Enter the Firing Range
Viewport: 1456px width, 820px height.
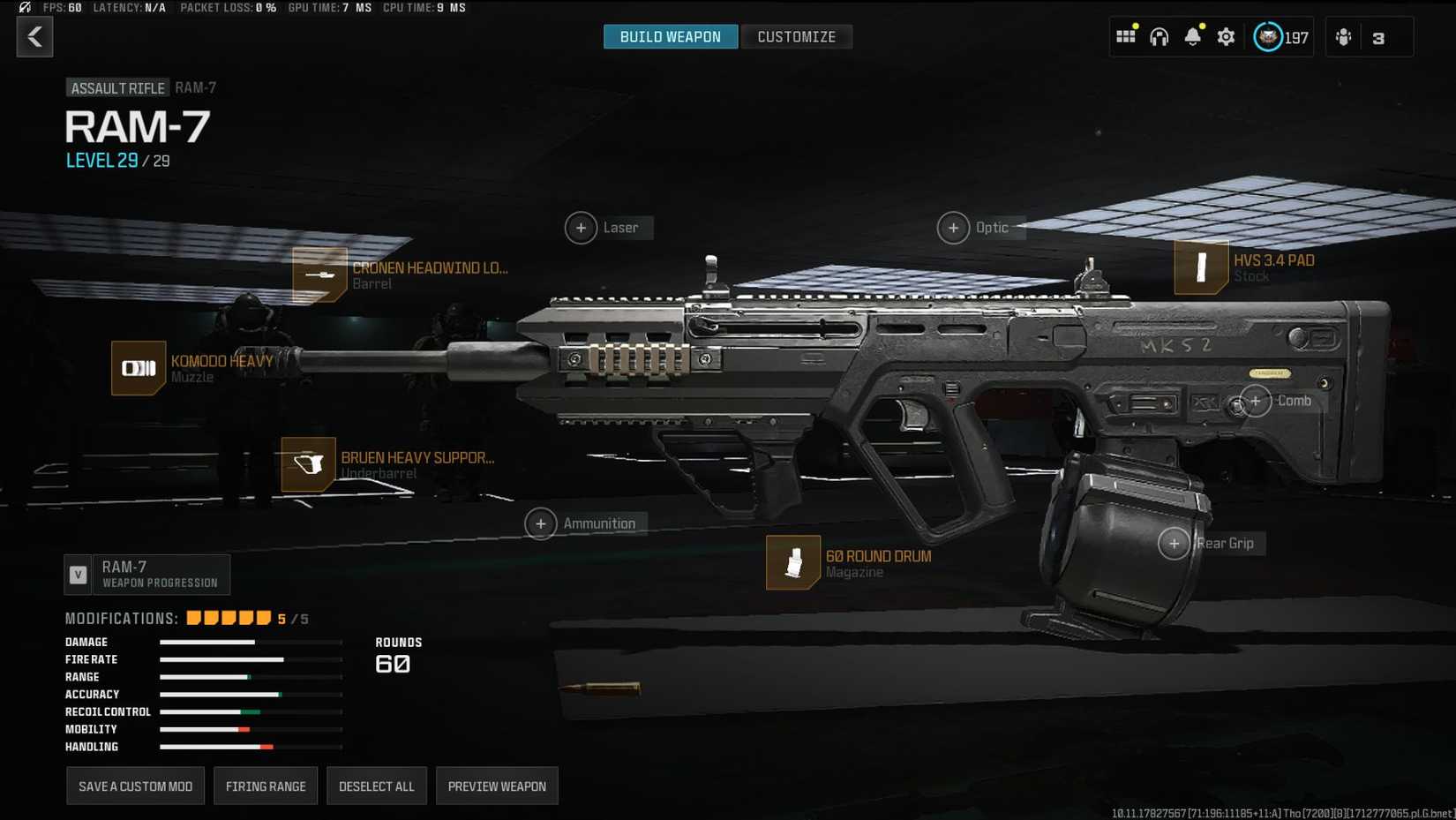point(266,786)
